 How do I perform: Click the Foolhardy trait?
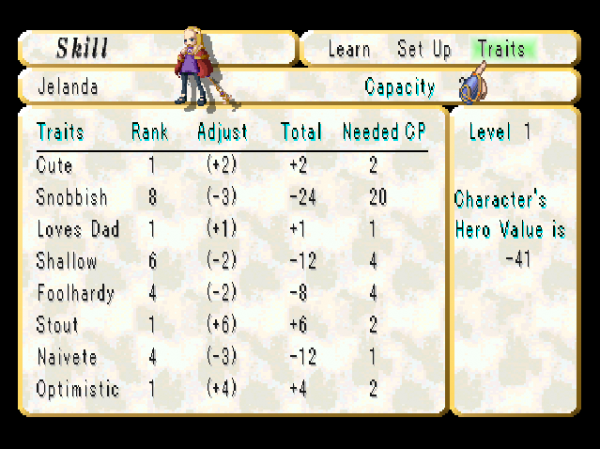coord(75,294)
